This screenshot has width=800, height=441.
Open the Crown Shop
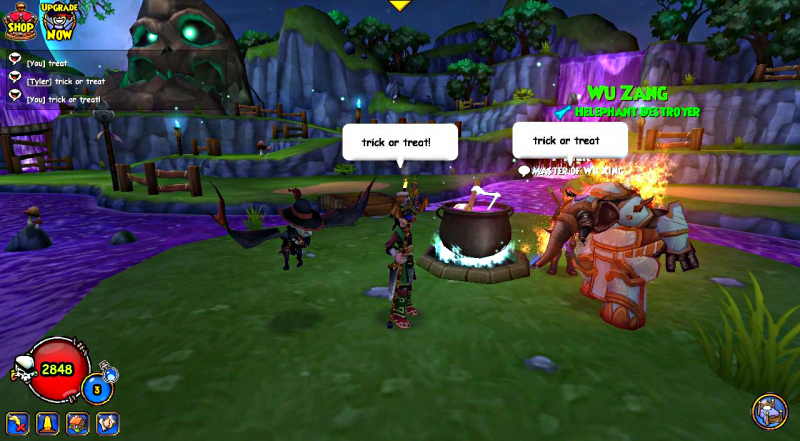19,21
